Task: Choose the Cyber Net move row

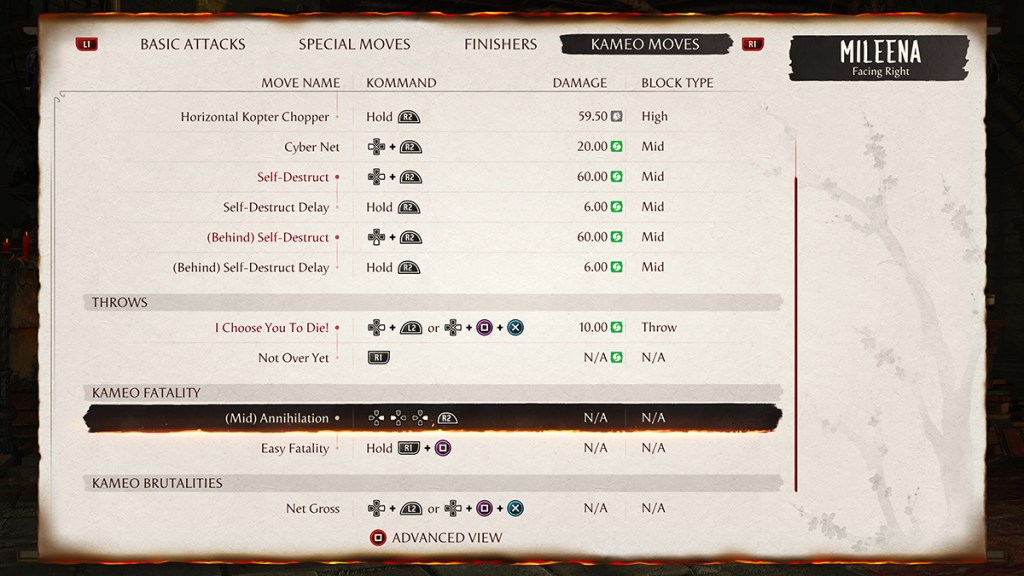Action: coord(312,147)
